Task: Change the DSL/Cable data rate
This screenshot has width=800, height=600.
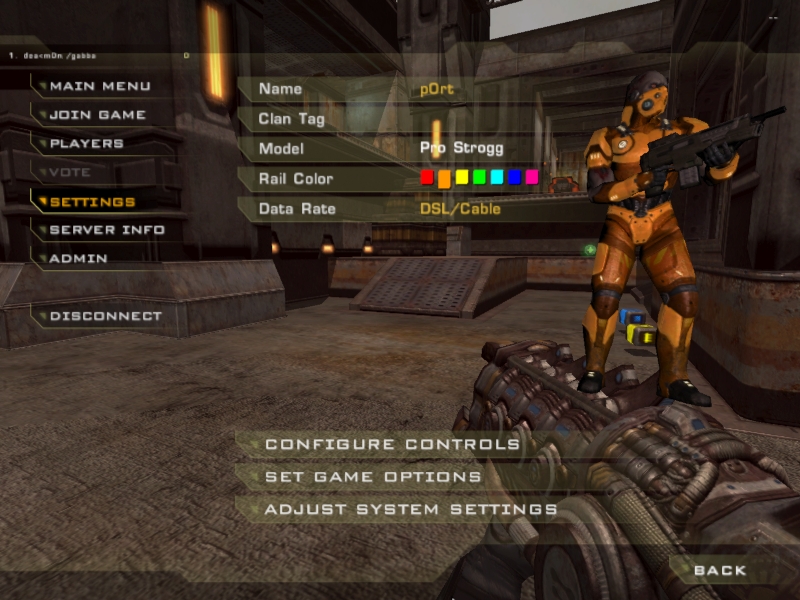Action: click(460, 209)
